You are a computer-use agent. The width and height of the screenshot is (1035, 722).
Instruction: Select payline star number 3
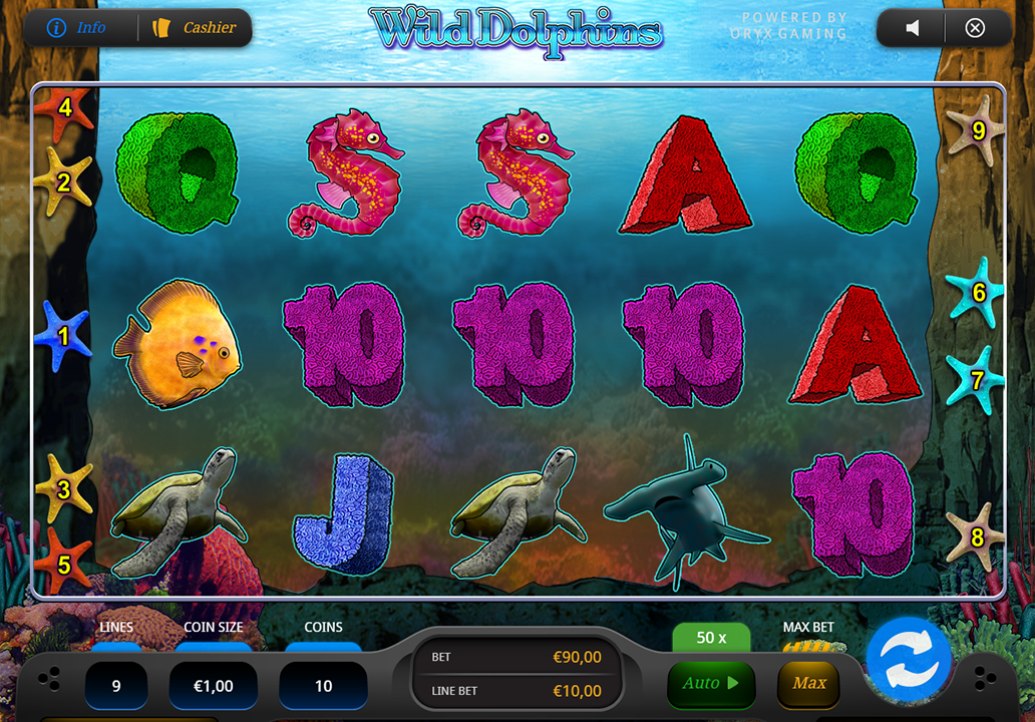click(x=63, y=489)
